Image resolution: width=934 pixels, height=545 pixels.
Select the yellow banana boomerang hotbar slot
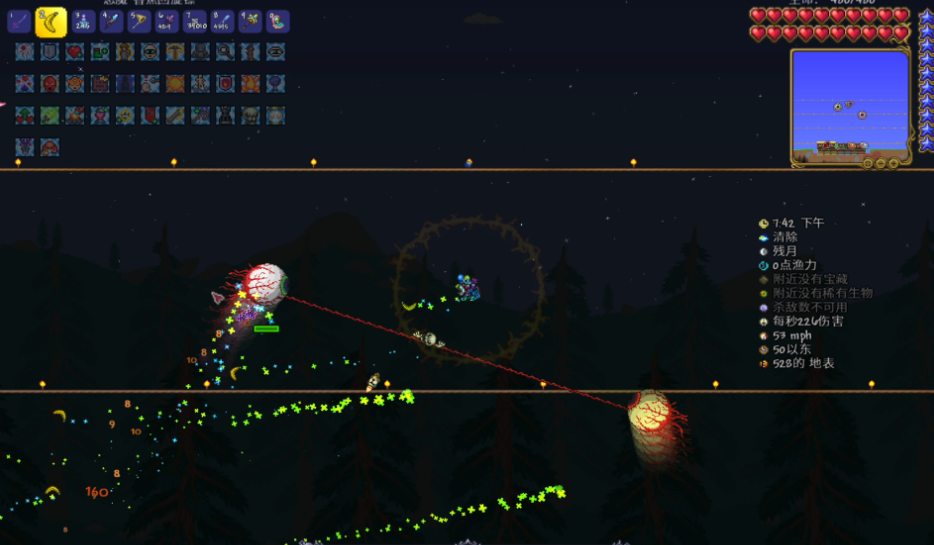tap(51, 22)
